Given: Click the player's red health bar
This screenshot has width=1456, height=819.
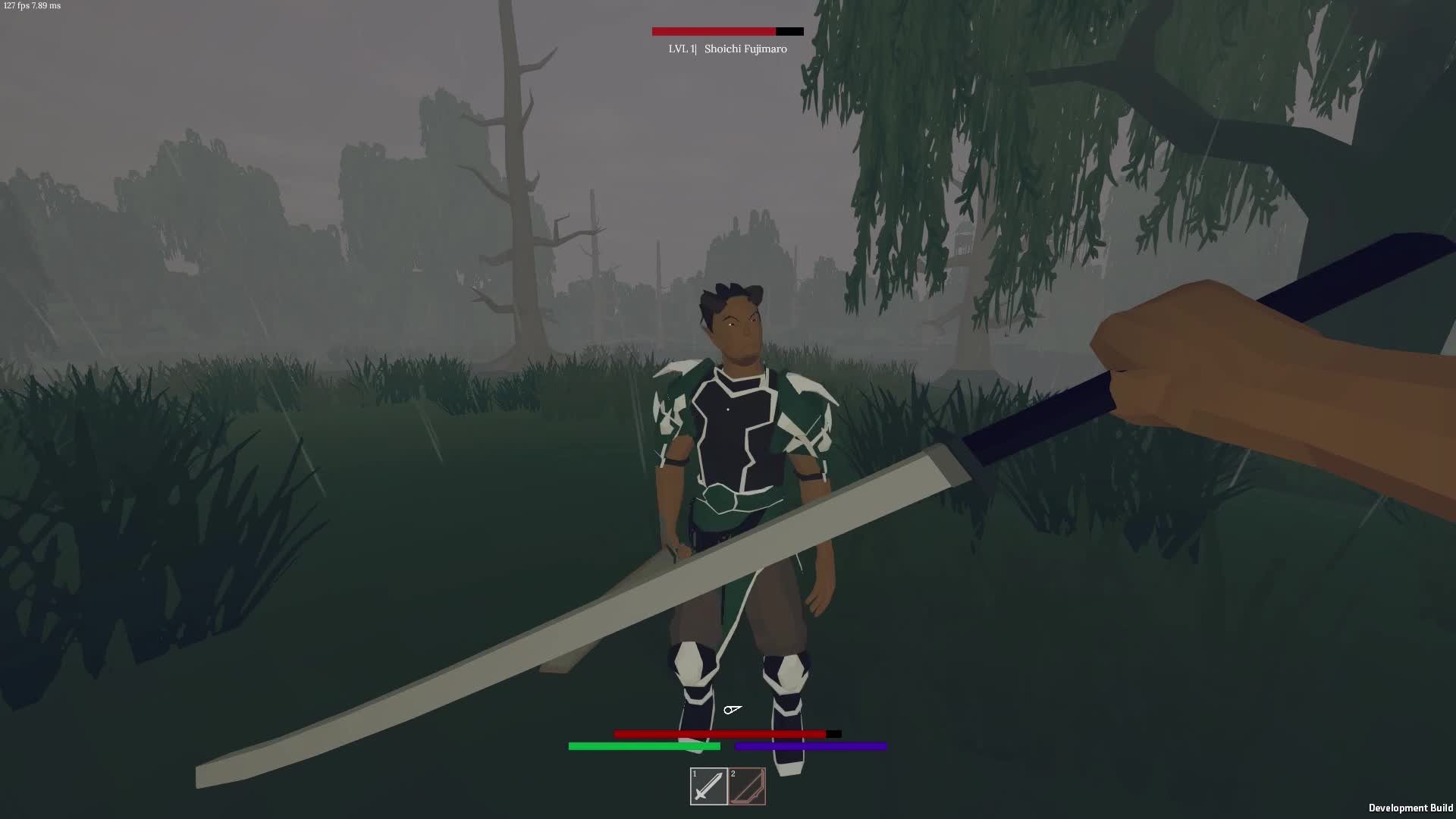Looking at the screenshot, I should tap(719, 733).
